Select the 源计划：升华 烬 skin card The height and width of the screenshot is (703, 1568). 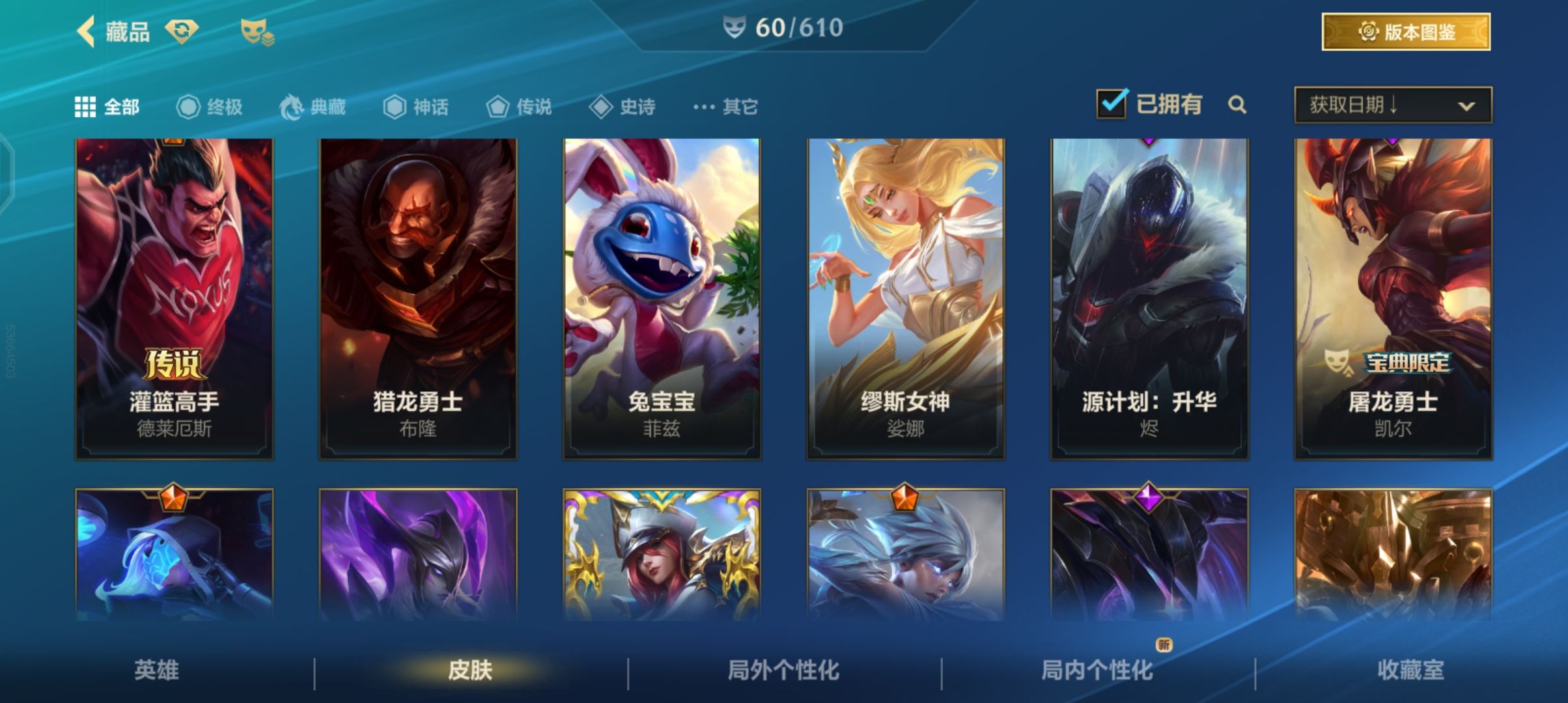1149,299
